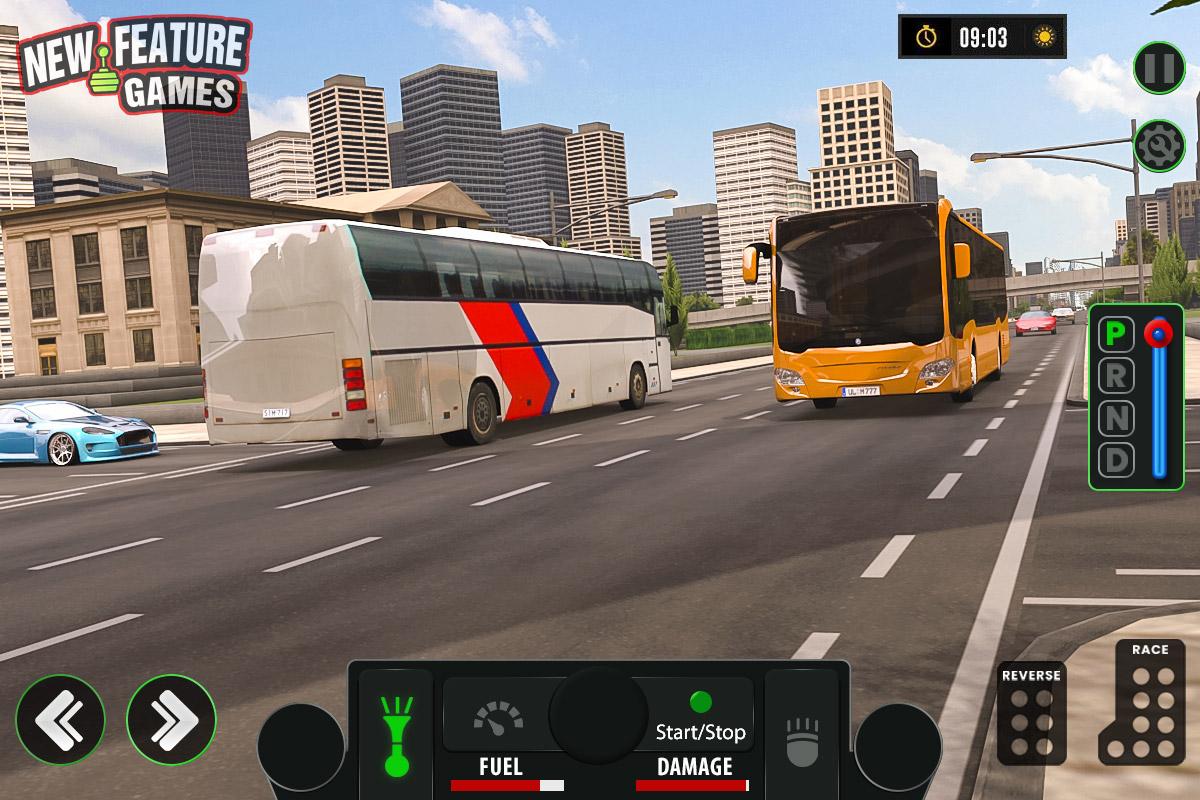Image resolution: width=1200 pixels, height=800 pixels.
Task: Select the R reverse gear
Action: coord(1116,375)
